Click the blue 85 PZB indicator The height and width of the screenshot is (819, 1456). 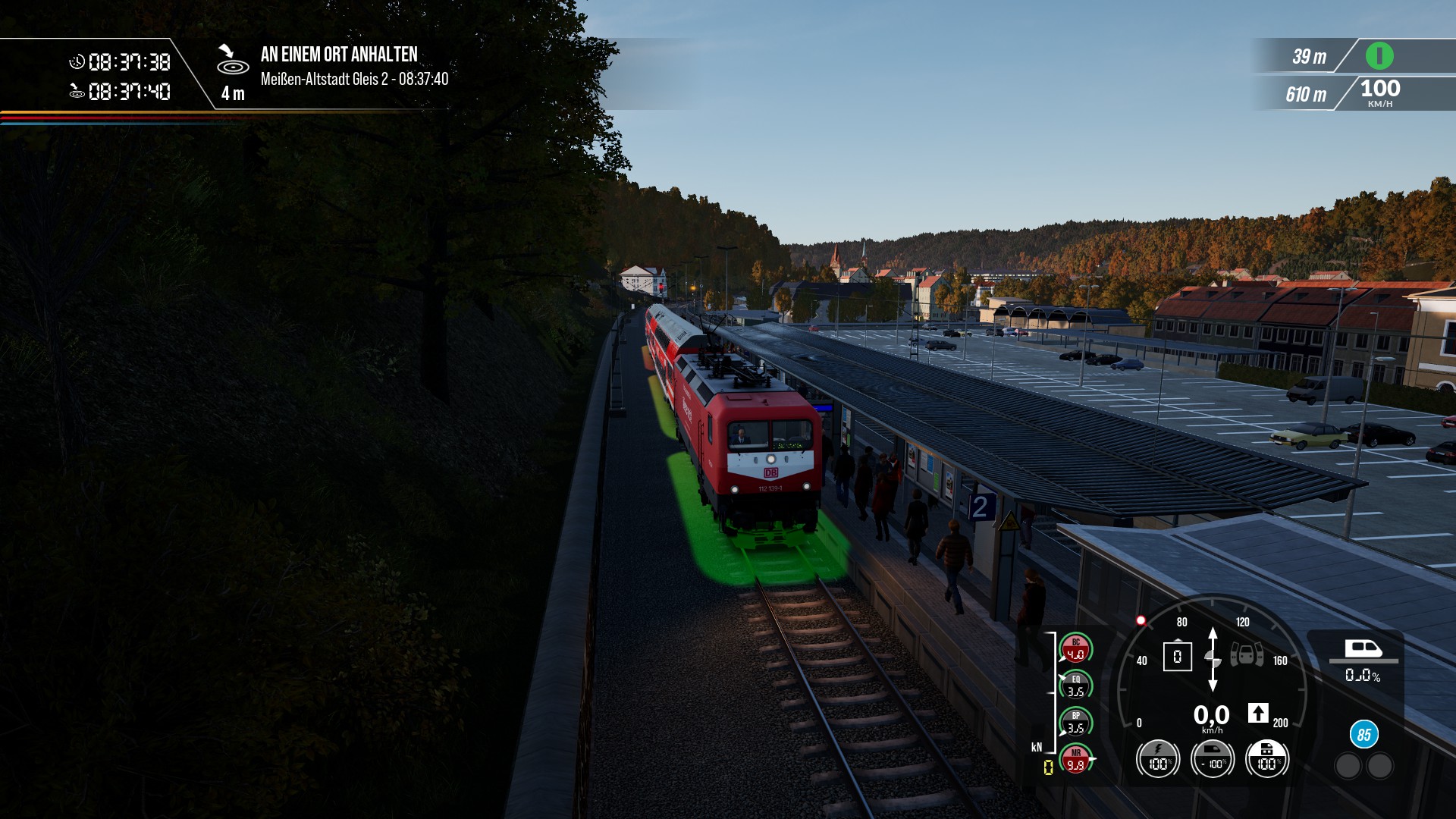point(1363,734)
